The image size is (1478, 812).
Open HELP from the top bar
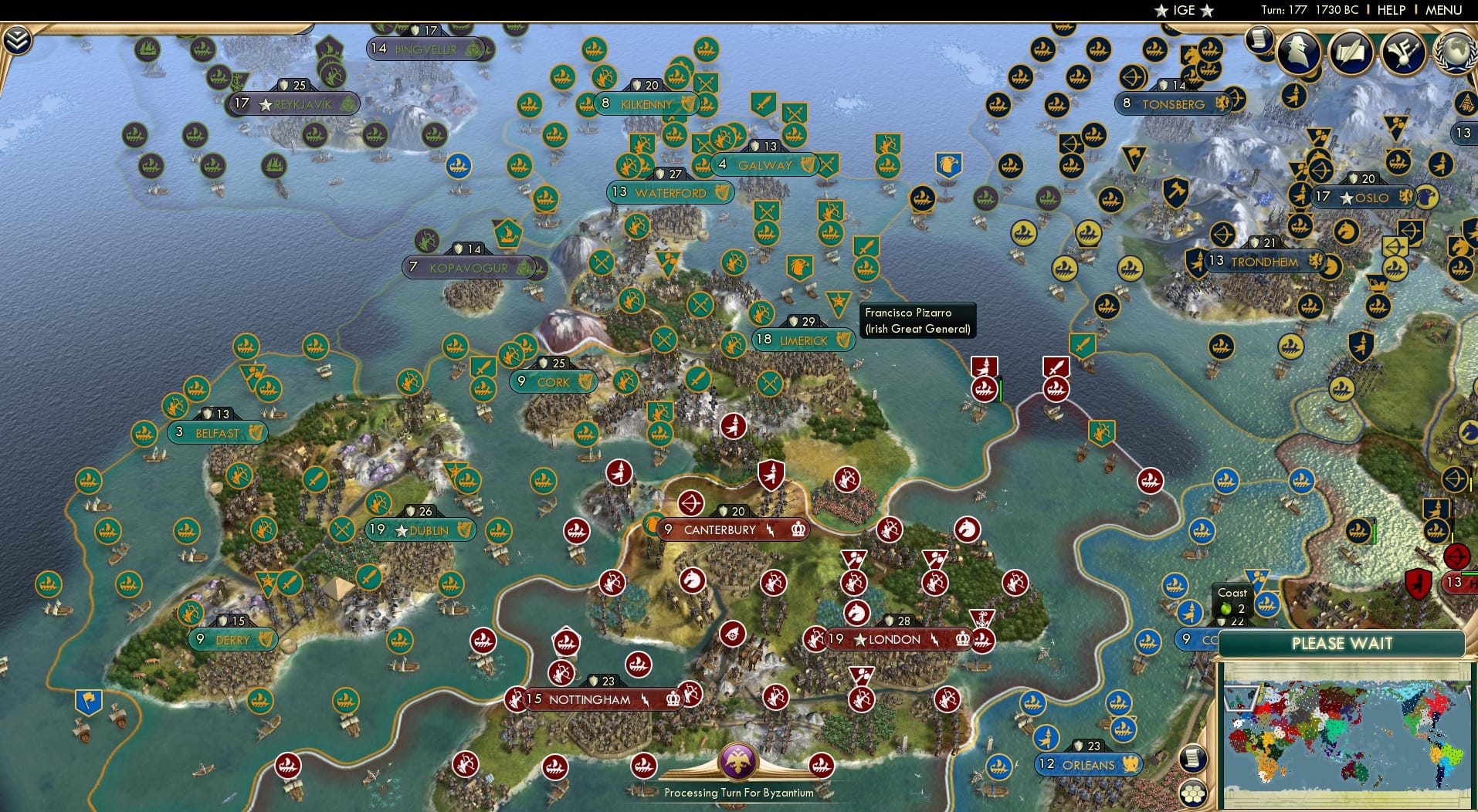(1390, 10)
